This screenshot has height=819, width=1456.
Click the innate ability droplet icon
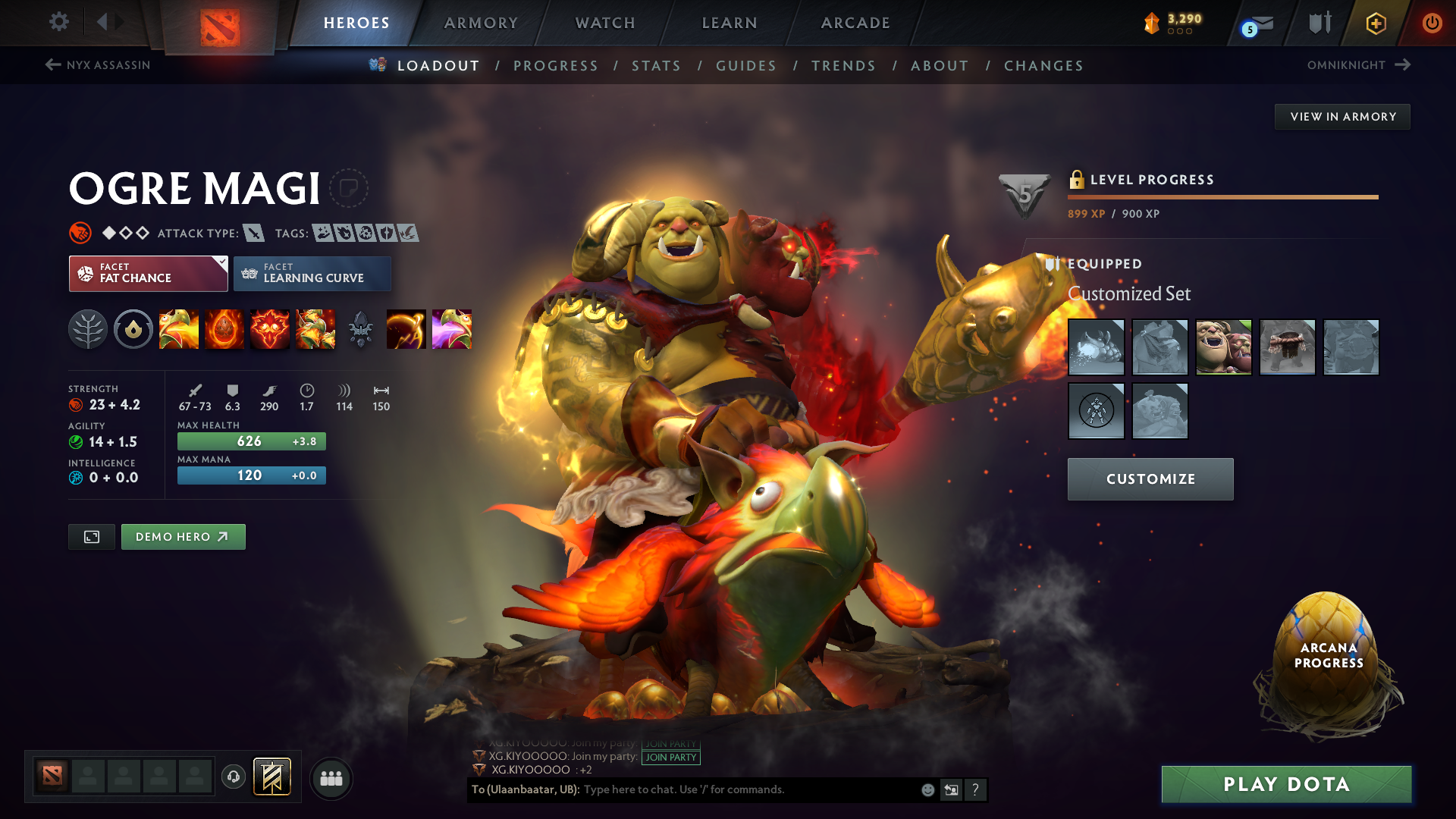133,329
